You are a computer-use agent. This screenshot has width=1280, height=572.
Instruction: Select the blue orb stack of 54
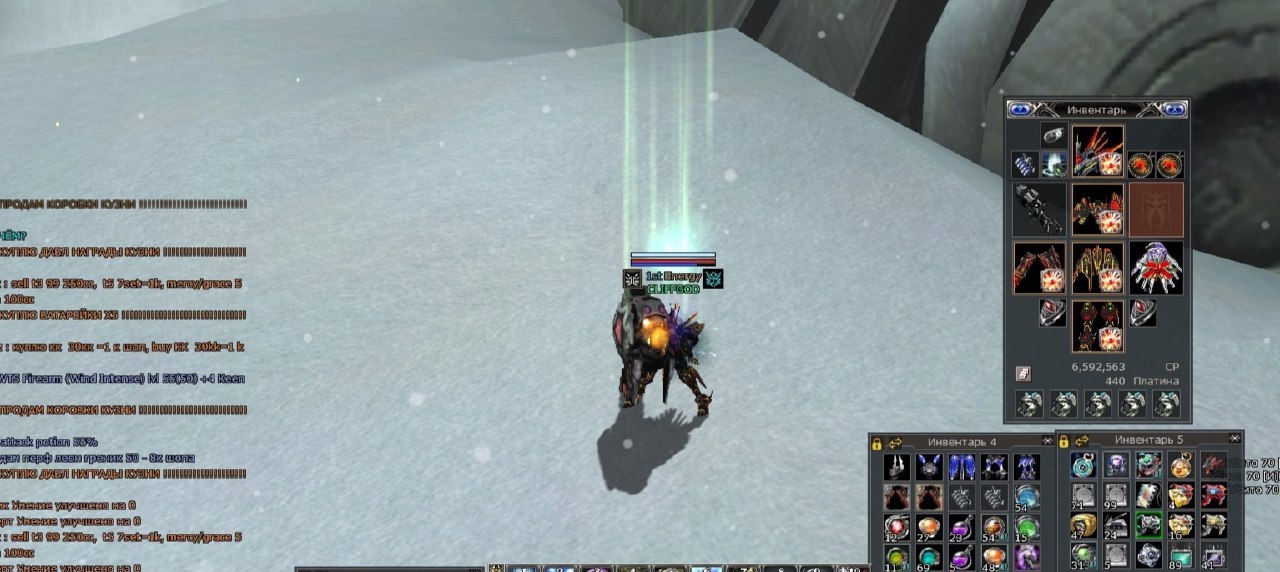[x=1026, y=497]
